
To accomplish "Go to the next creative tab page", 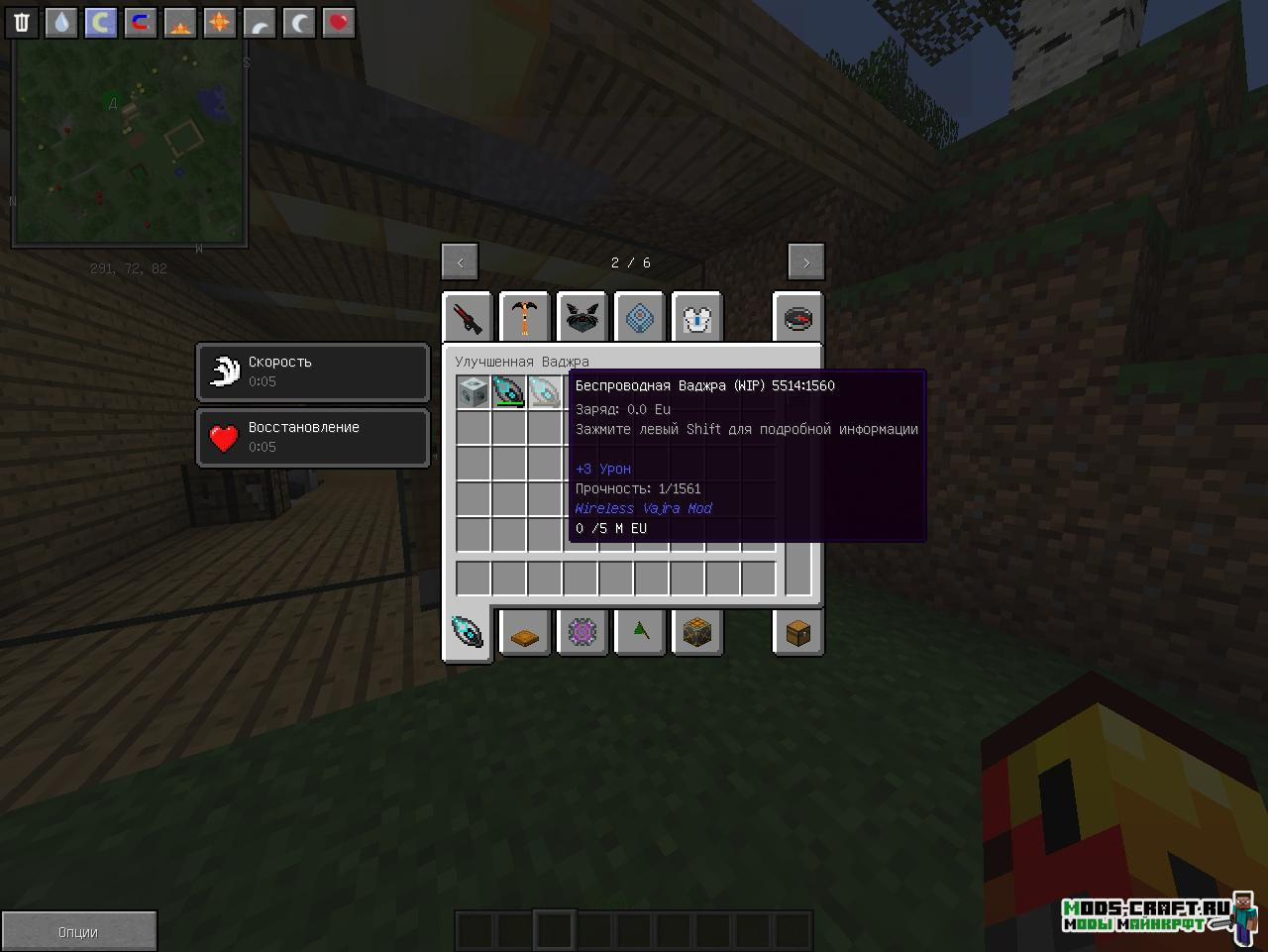I will (x=805, y=263).
